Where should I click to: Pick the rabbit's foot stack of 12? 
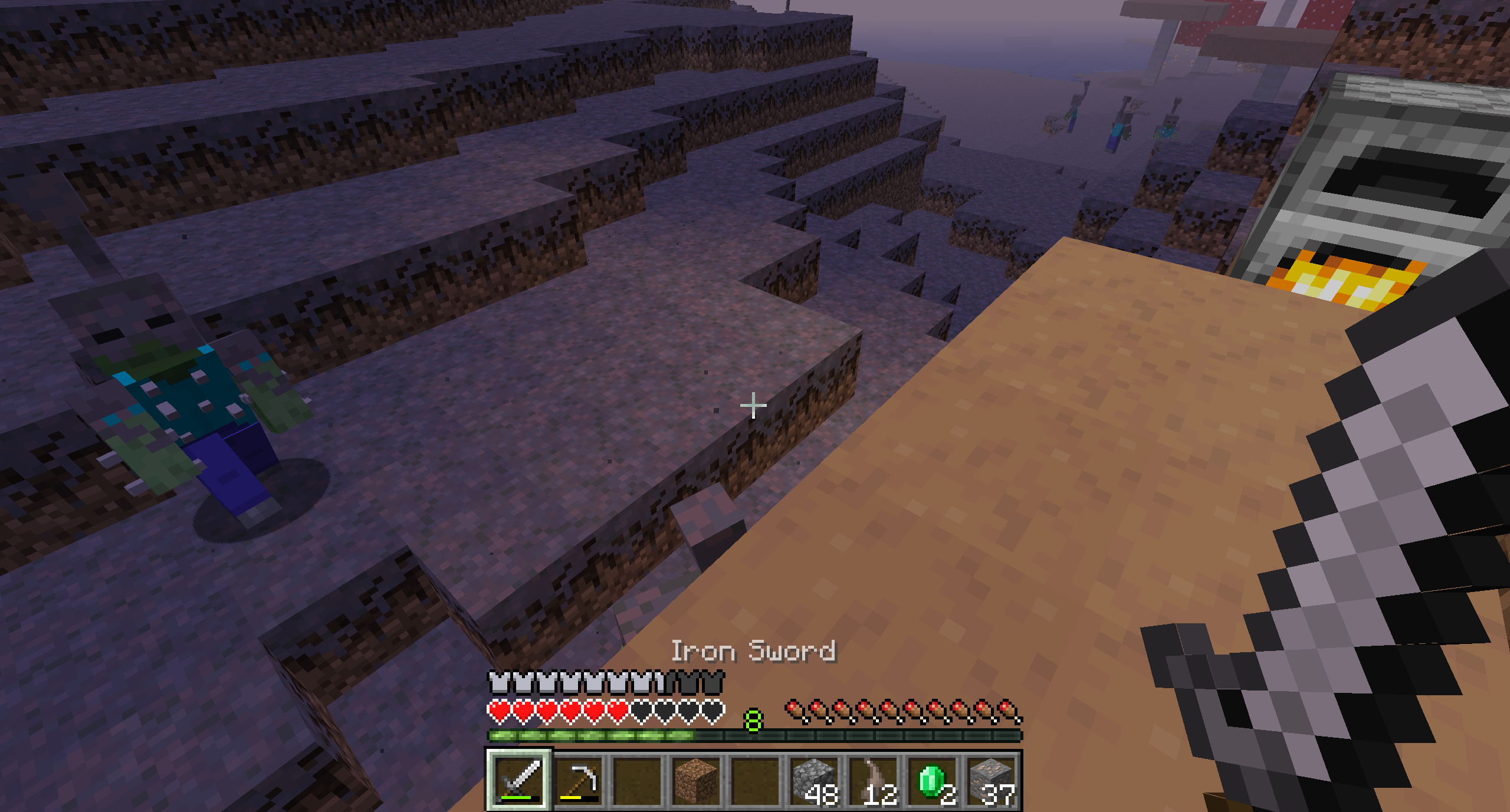coord(874,780)
